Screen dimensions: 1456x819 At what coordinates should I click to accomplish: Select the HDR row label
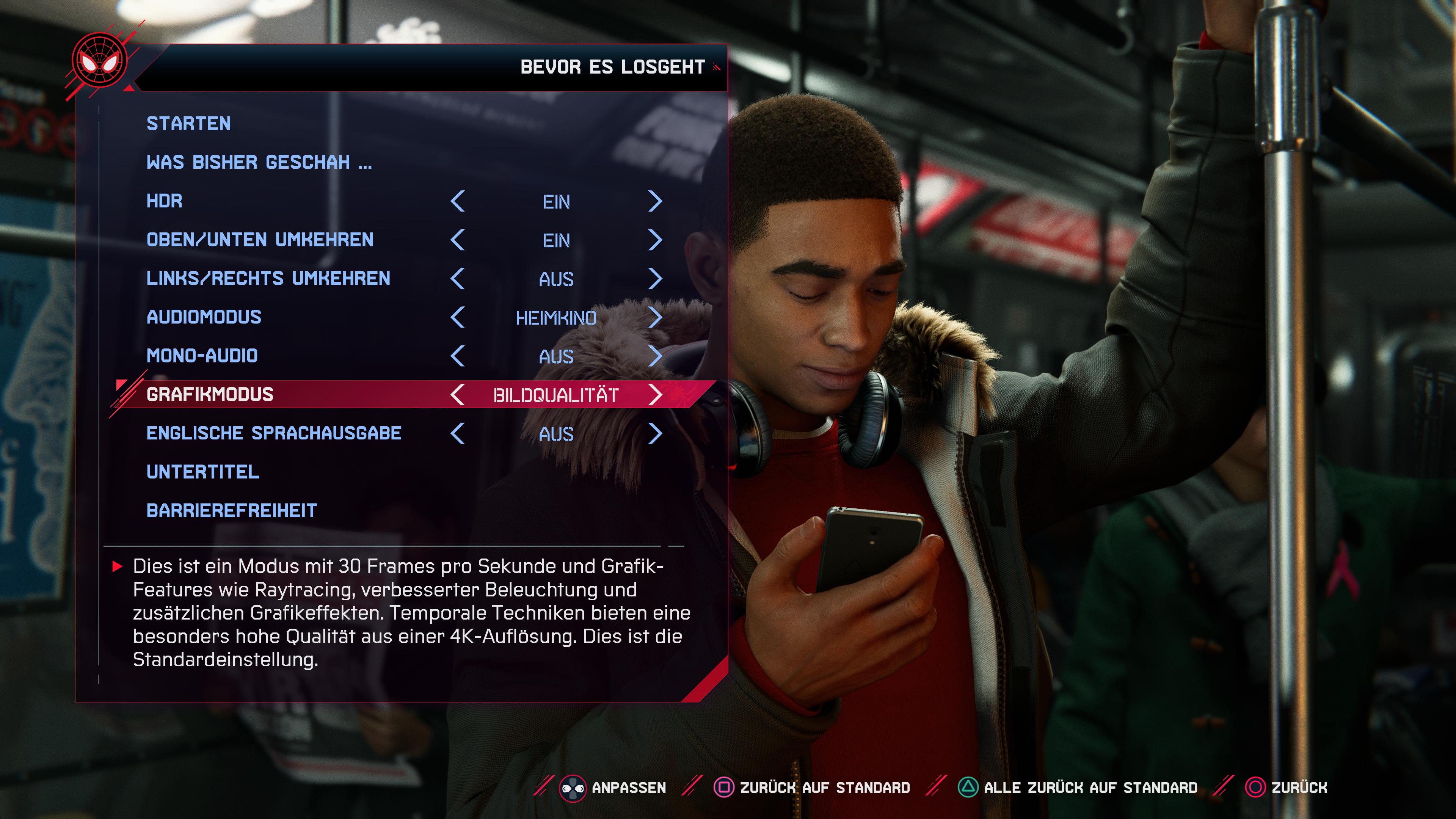point(164,201)
